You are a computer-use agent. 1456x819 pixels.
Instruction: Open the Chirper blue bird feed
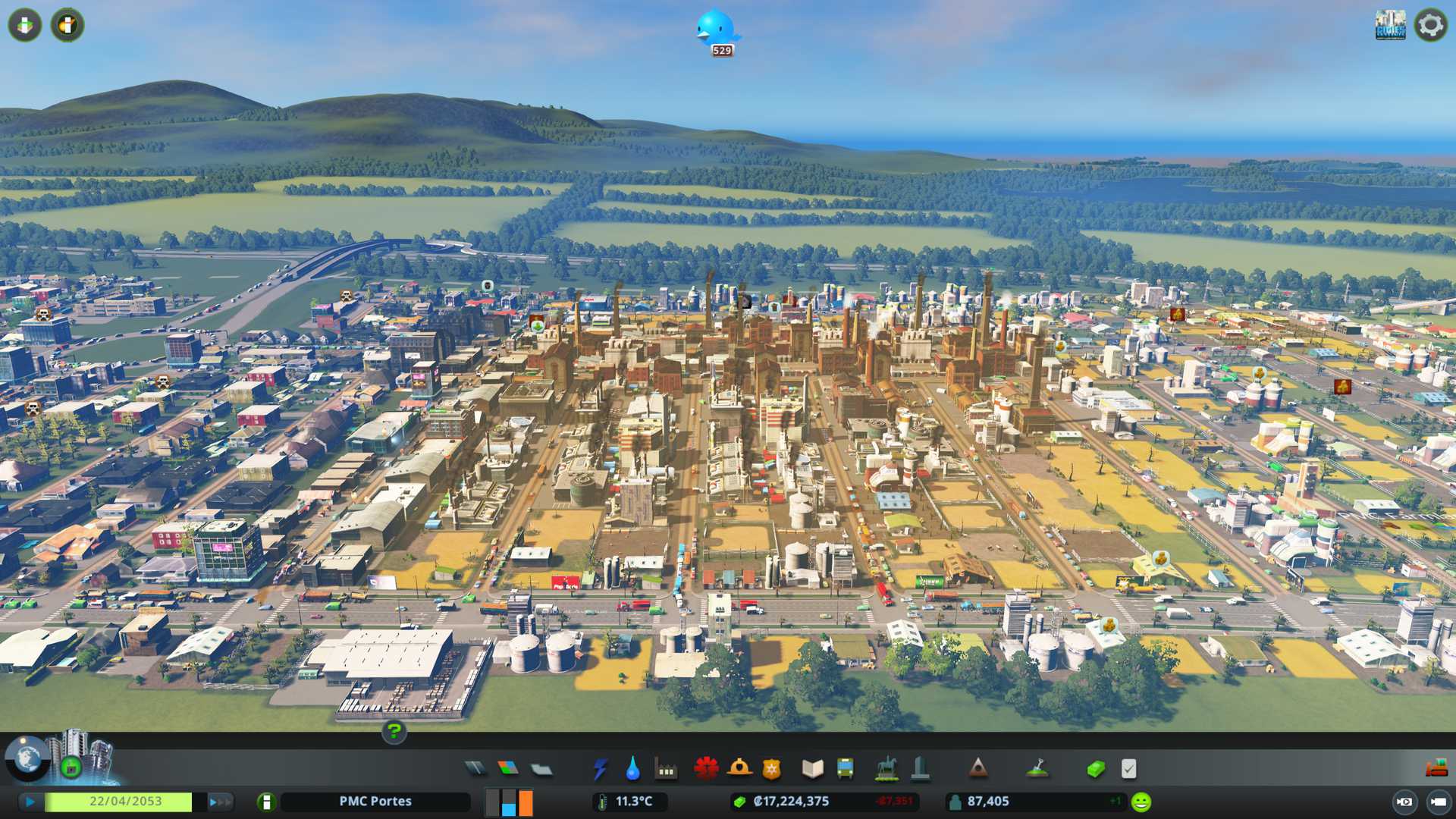pyautogui.click(x=716, y=30)
